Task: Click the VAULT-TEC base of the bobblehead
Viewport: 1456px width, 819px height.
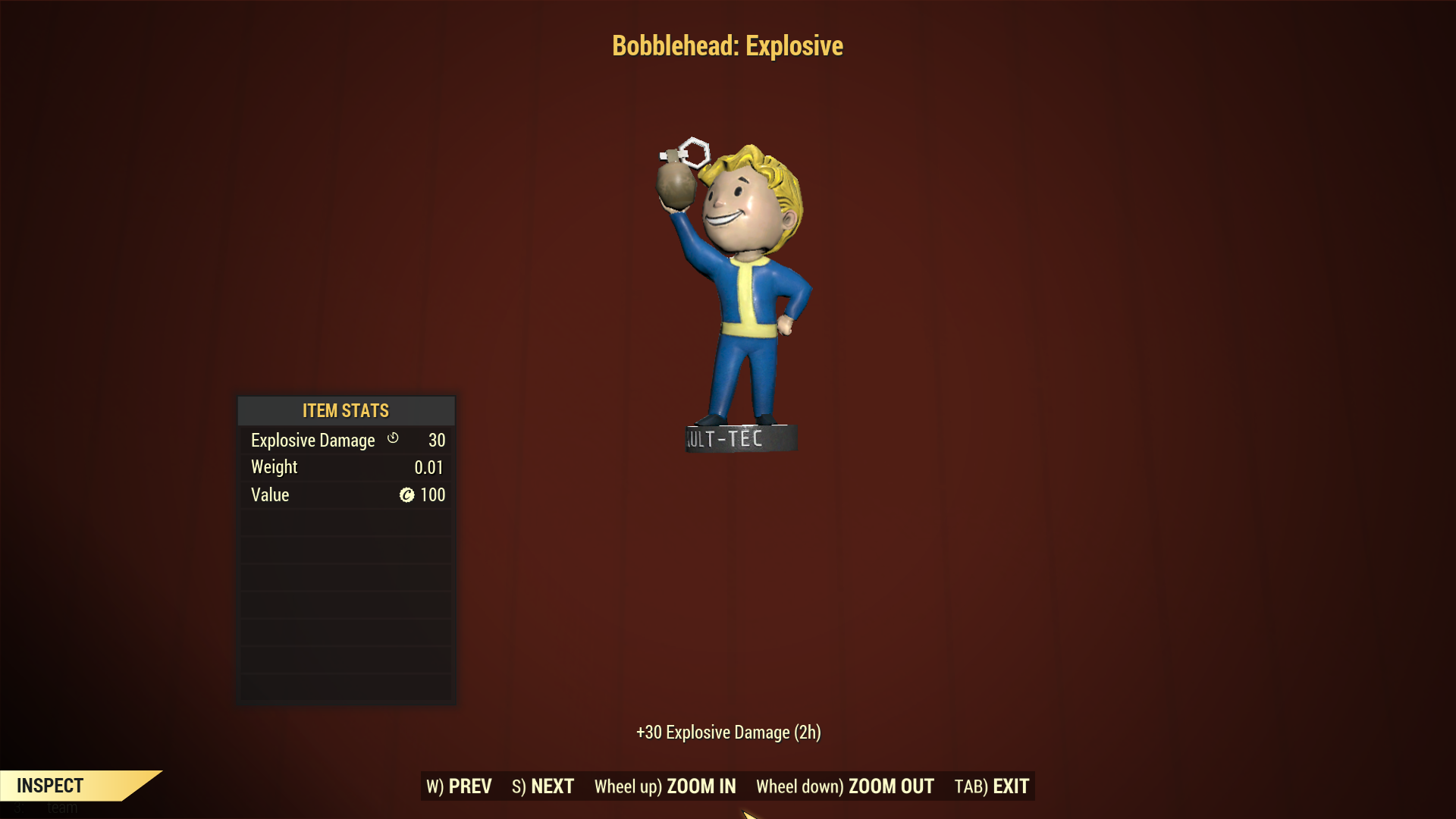Action: (739, 436)
